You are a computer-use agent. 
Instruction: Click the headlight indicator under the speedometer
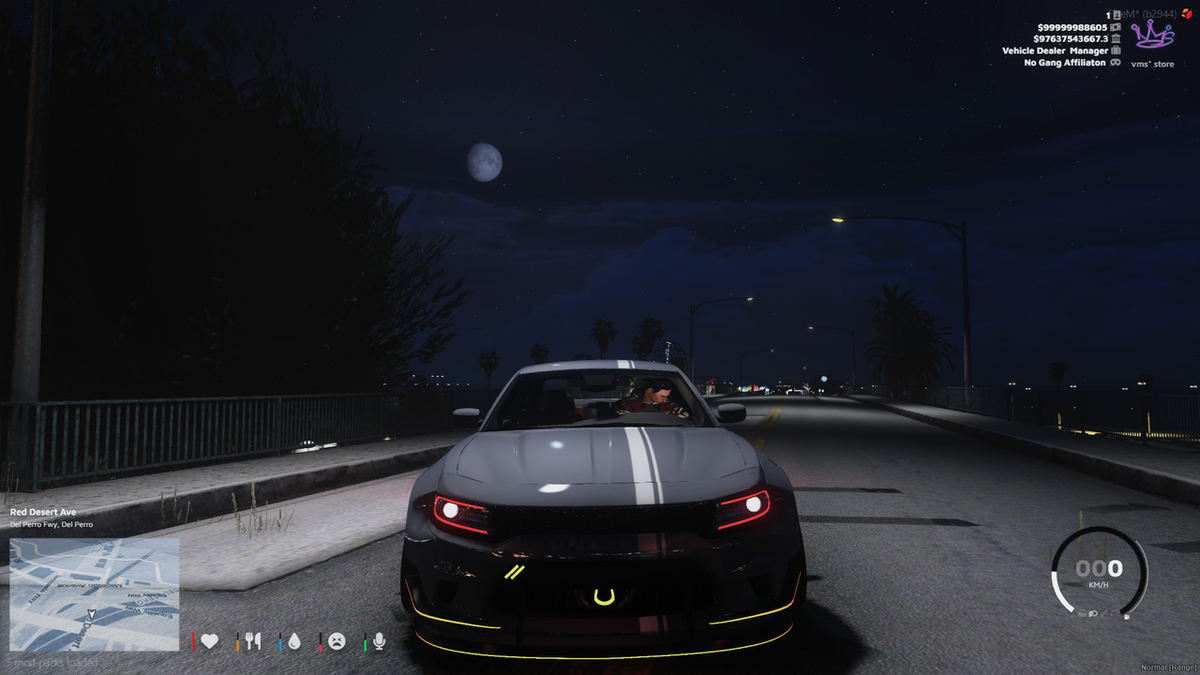1093,613
